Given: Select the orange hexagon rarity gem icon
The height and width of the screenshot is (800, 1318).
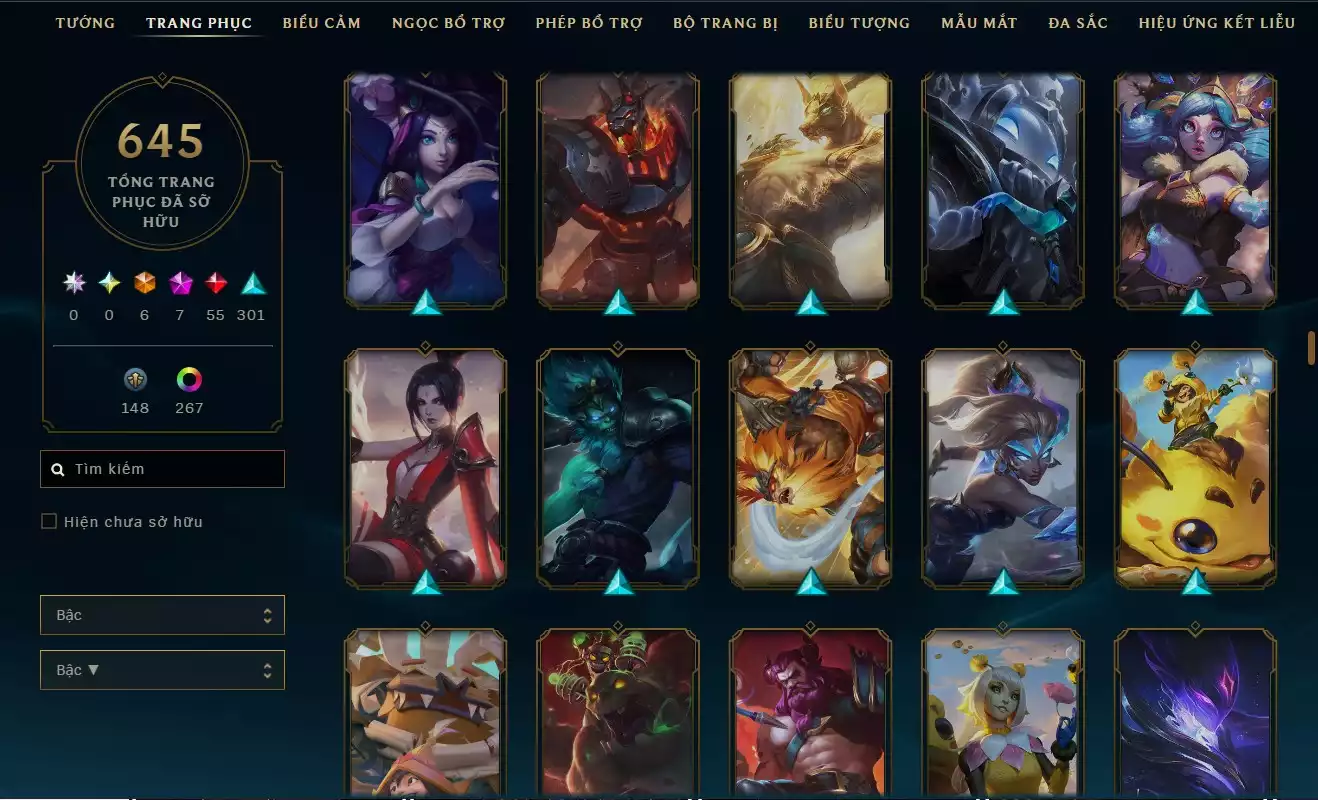Looking at the screenshot, I should 143,283.
